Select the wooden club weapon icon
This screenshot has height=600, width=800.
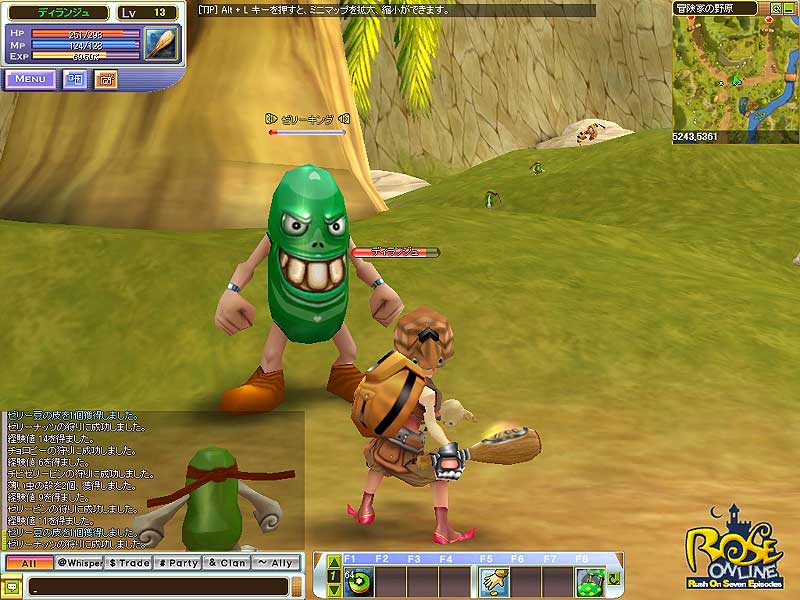pyautogui.click(x=160, y=43)
